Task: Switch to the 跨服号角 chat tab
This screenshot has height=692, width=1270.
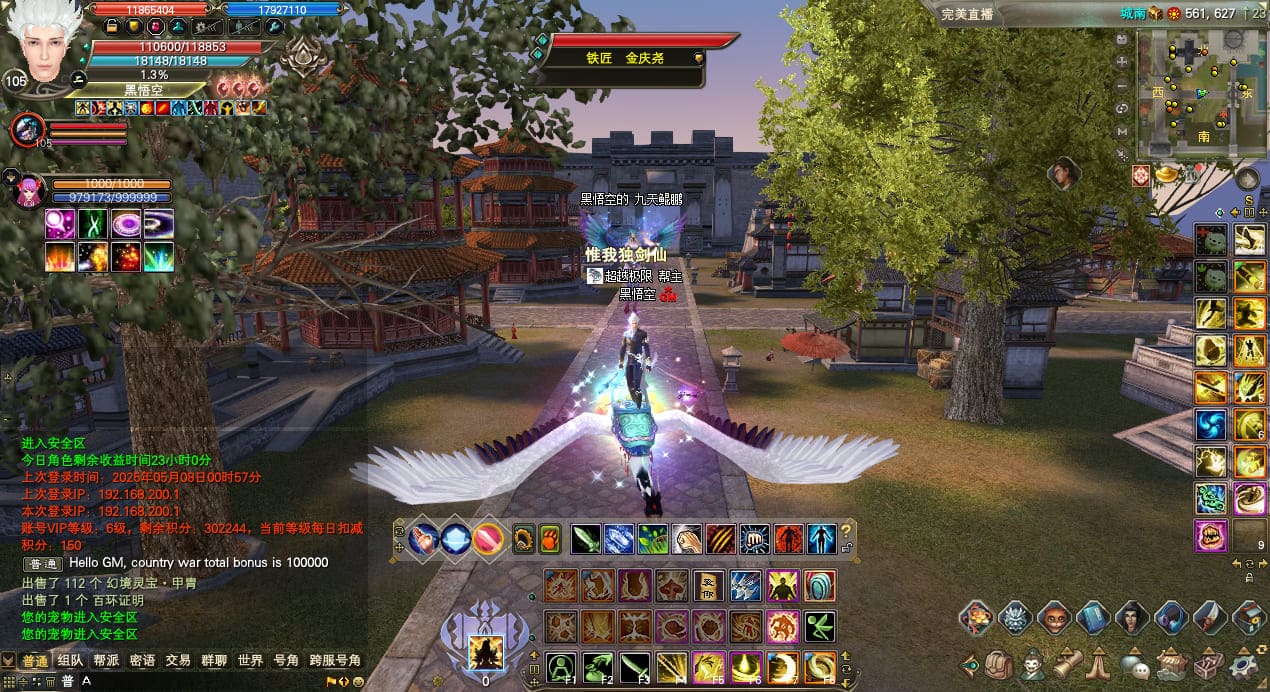Action: pos(335,661)
